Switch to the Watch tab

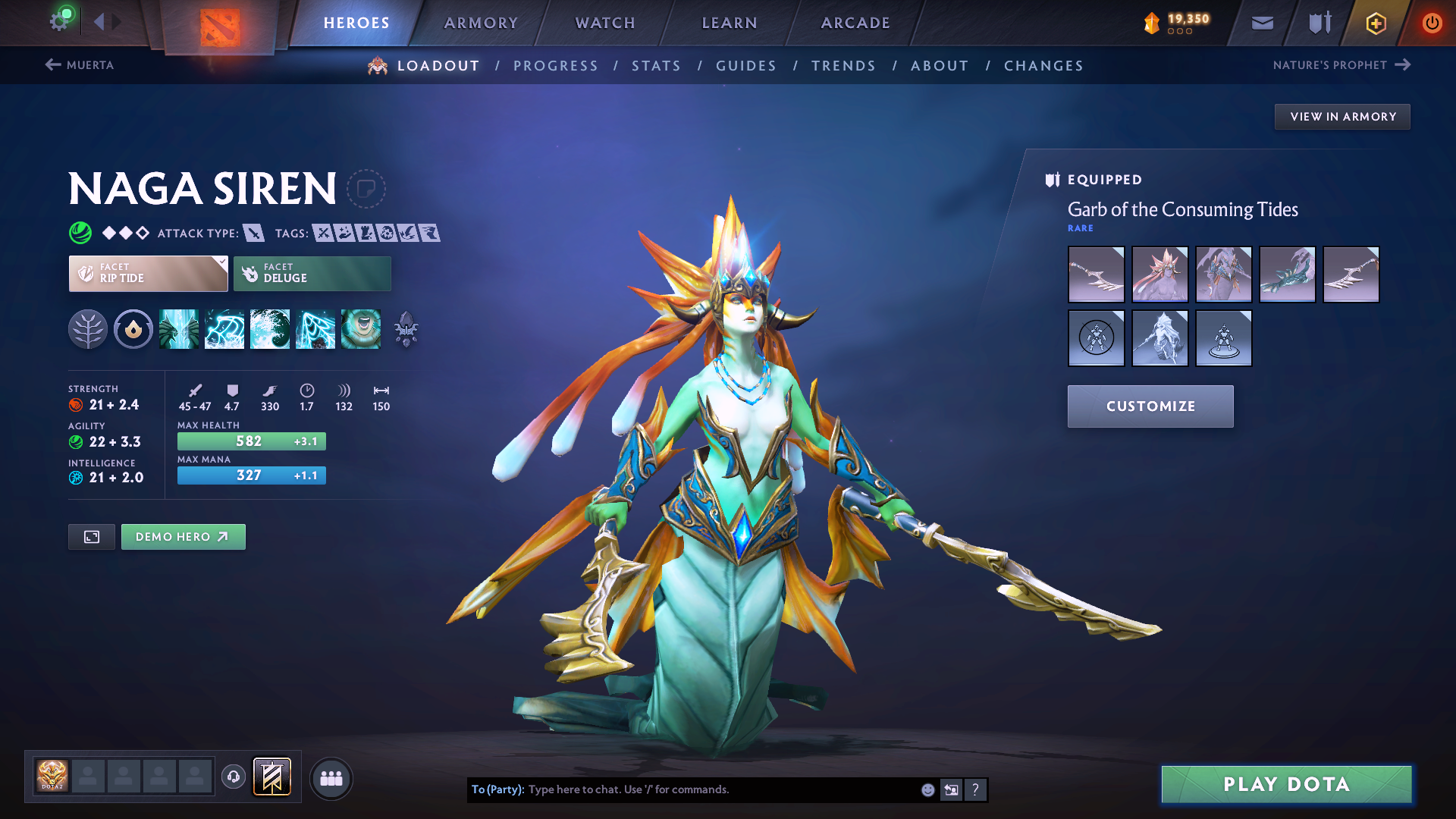pyautogui.click(x=605, y=23)
